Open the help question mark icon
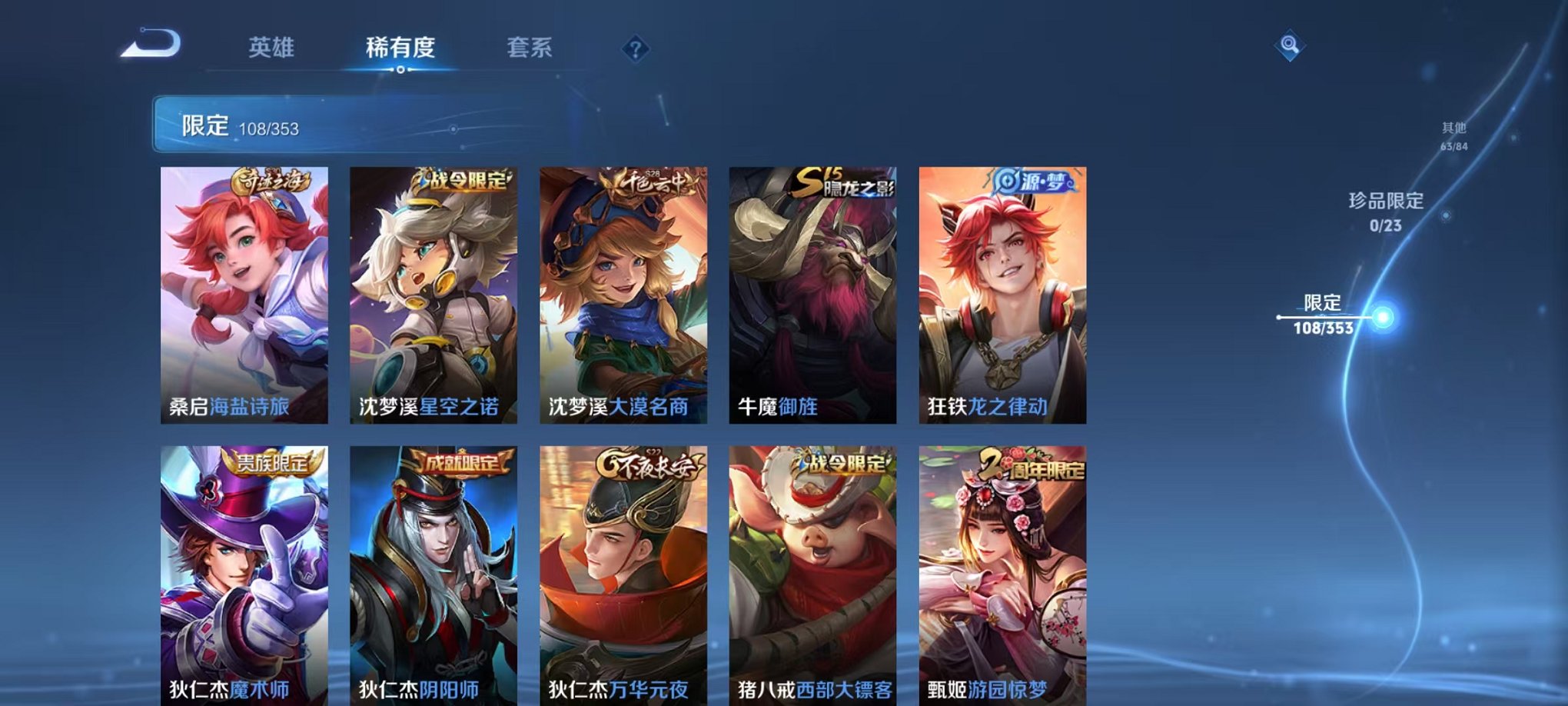This screenshot has height=706, width=1568. (635, 49)
